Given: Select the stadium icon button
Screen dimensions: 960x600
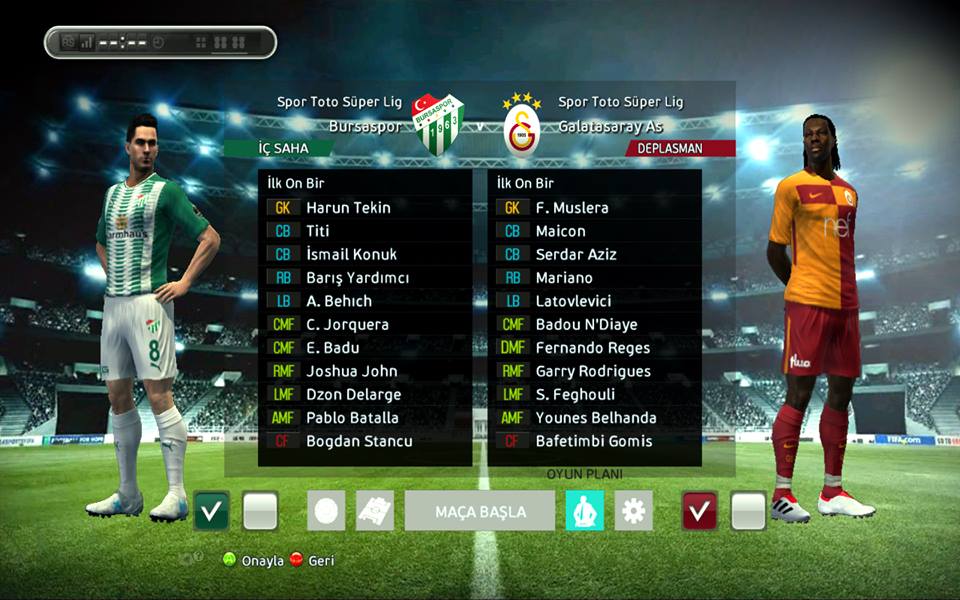Looking at the screenshot, I should tap(375, 511).
